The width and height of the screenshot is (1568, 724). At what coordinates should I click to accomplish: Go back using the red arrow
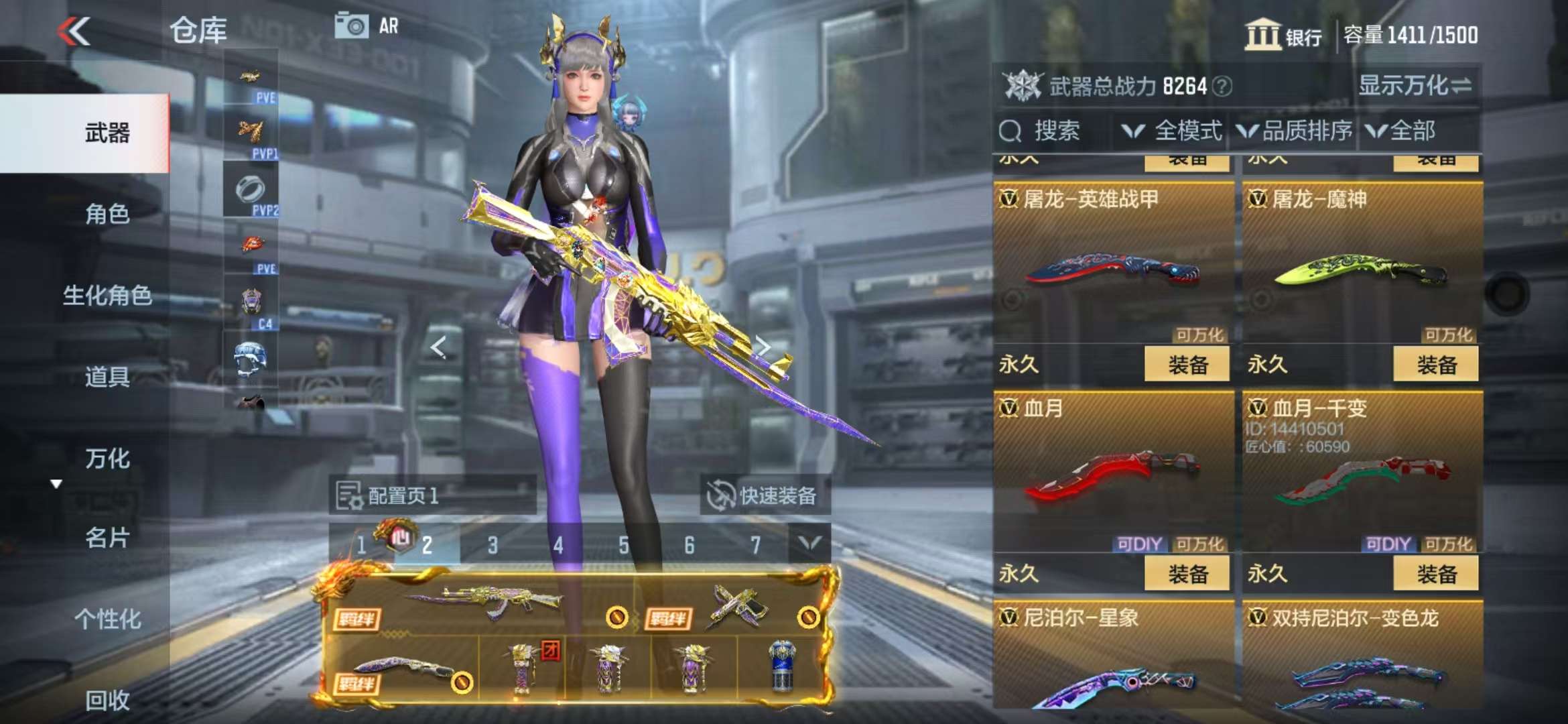[74, 32]
